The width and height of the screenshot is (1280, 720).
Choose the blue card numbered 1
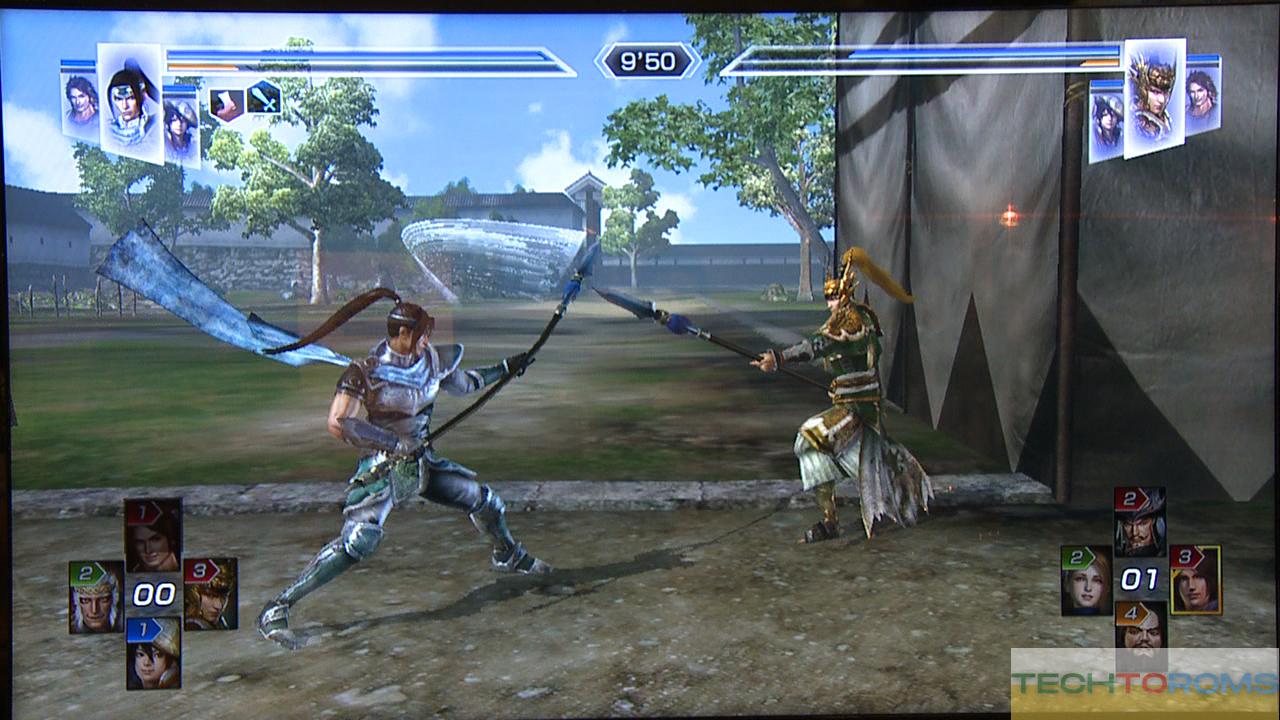[153, 653]
